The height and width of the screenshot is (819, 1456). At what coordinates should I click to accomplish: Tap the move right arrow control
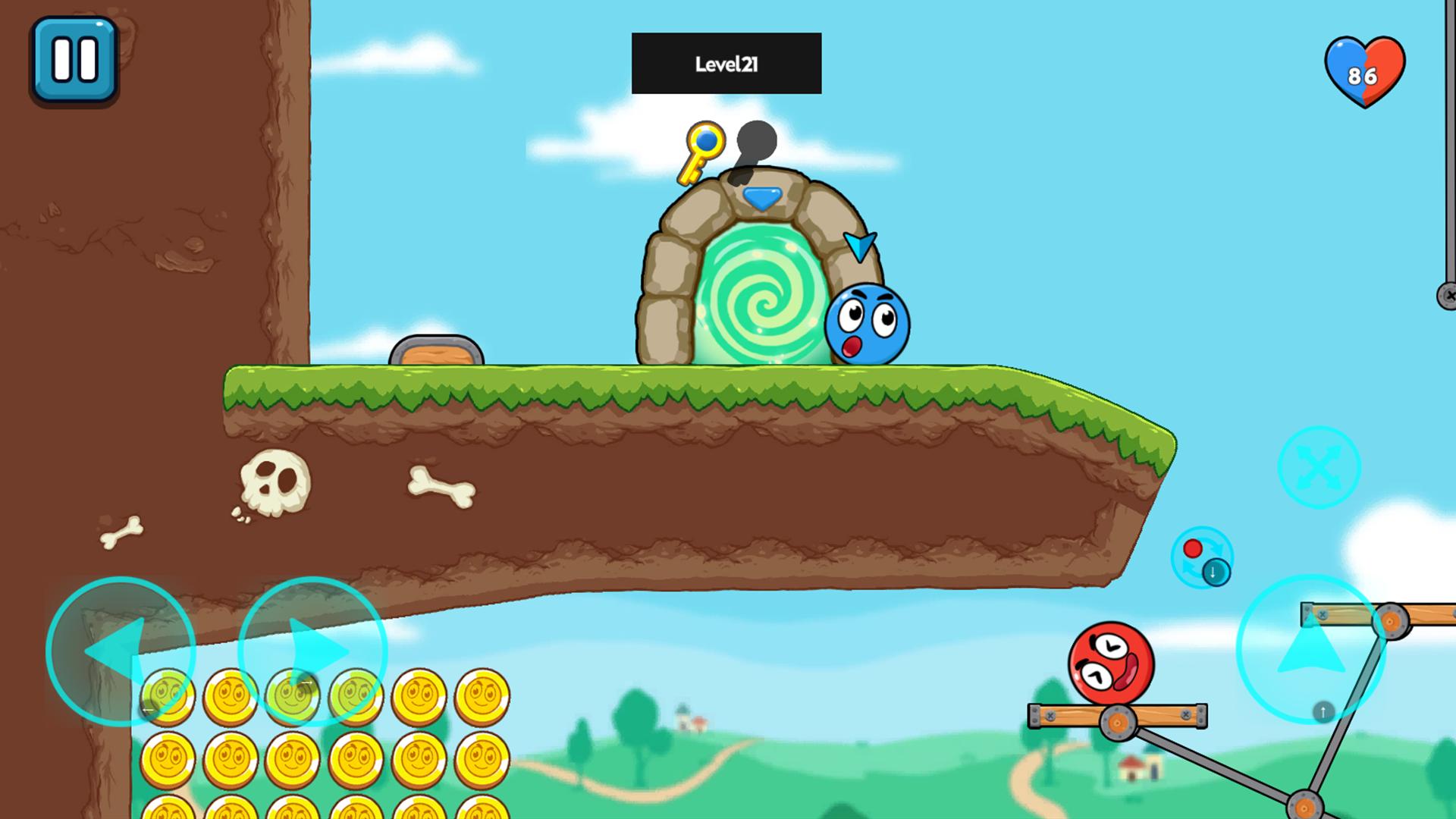[x=312, y=651]
